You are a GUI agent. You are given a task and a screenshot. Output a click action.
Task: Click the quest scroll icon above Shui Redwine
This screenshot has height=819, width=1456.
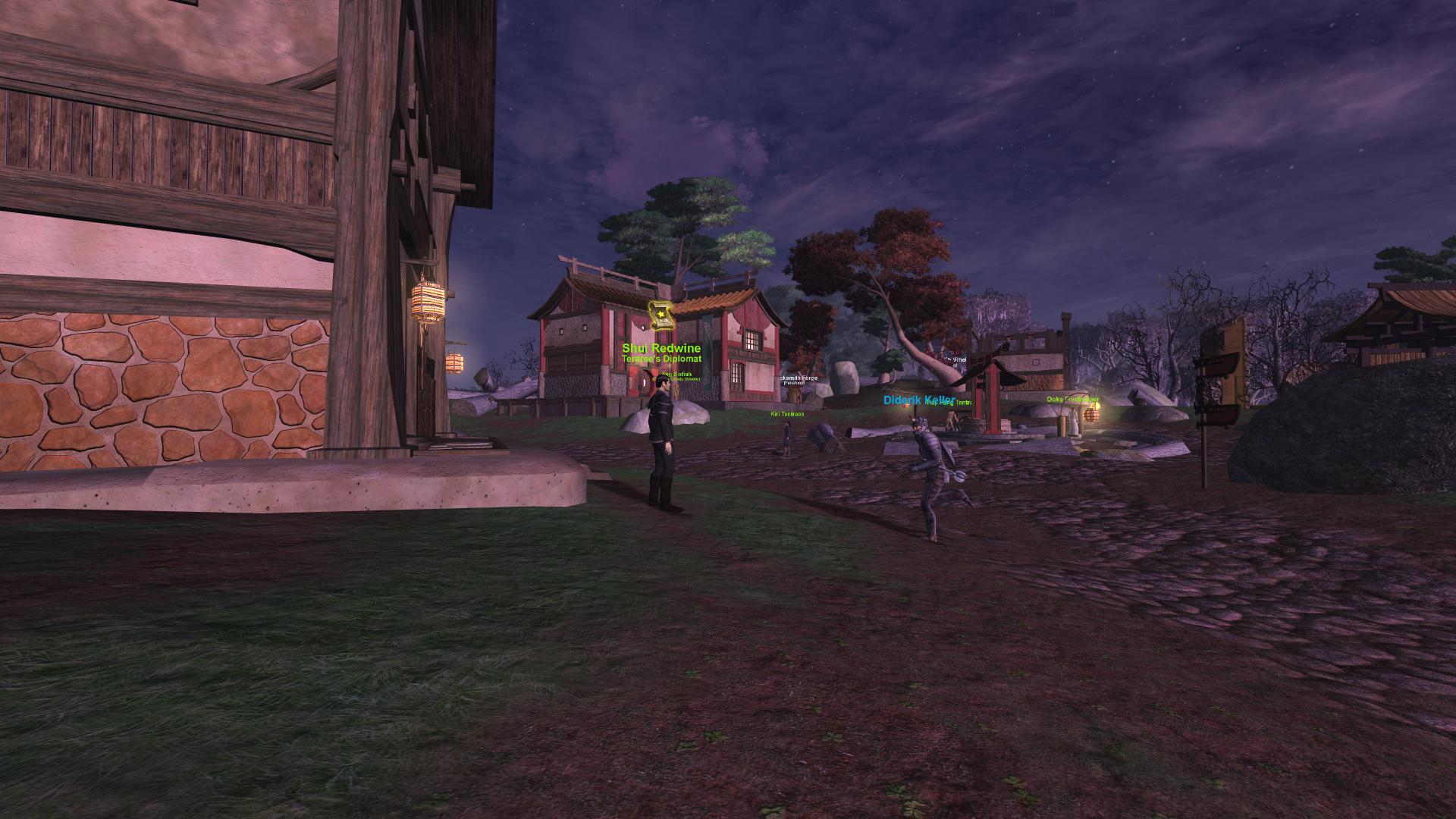(661, 315)
